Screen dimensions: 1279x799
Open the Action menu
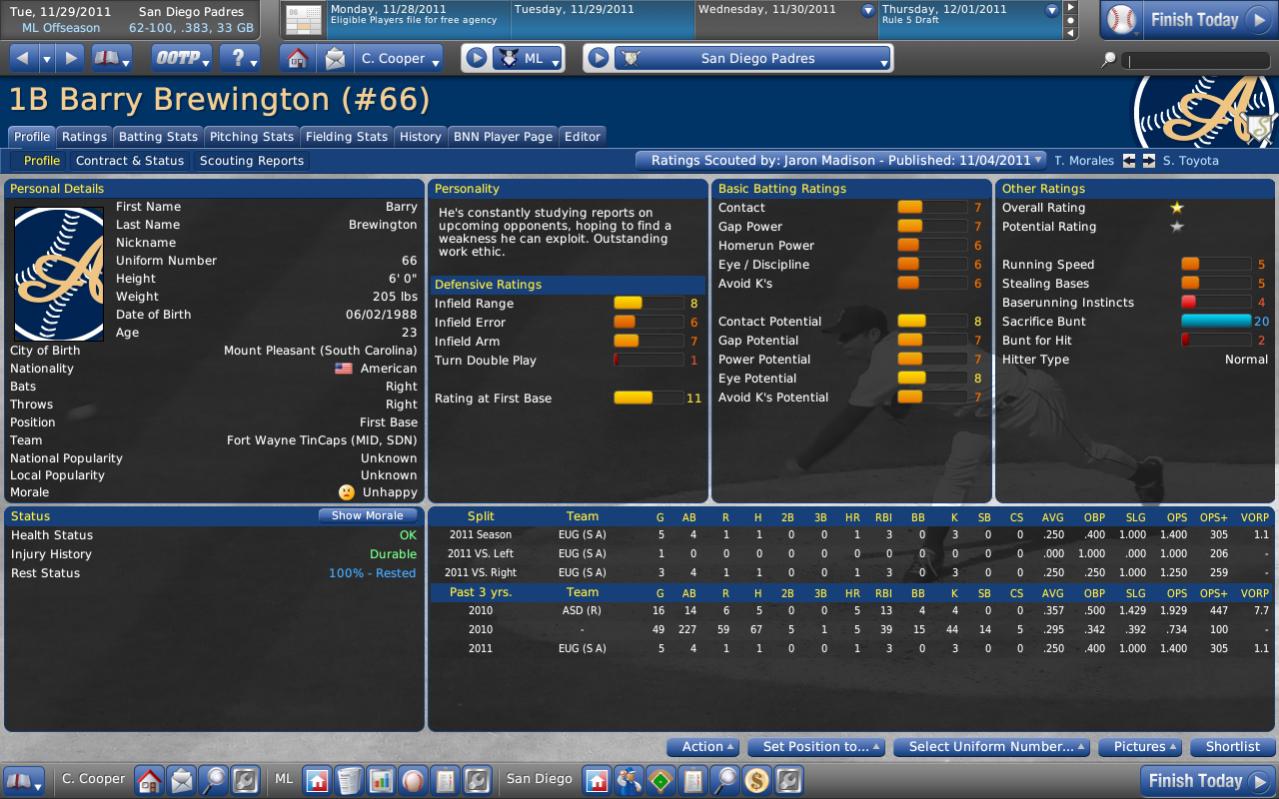click(706, 747)
